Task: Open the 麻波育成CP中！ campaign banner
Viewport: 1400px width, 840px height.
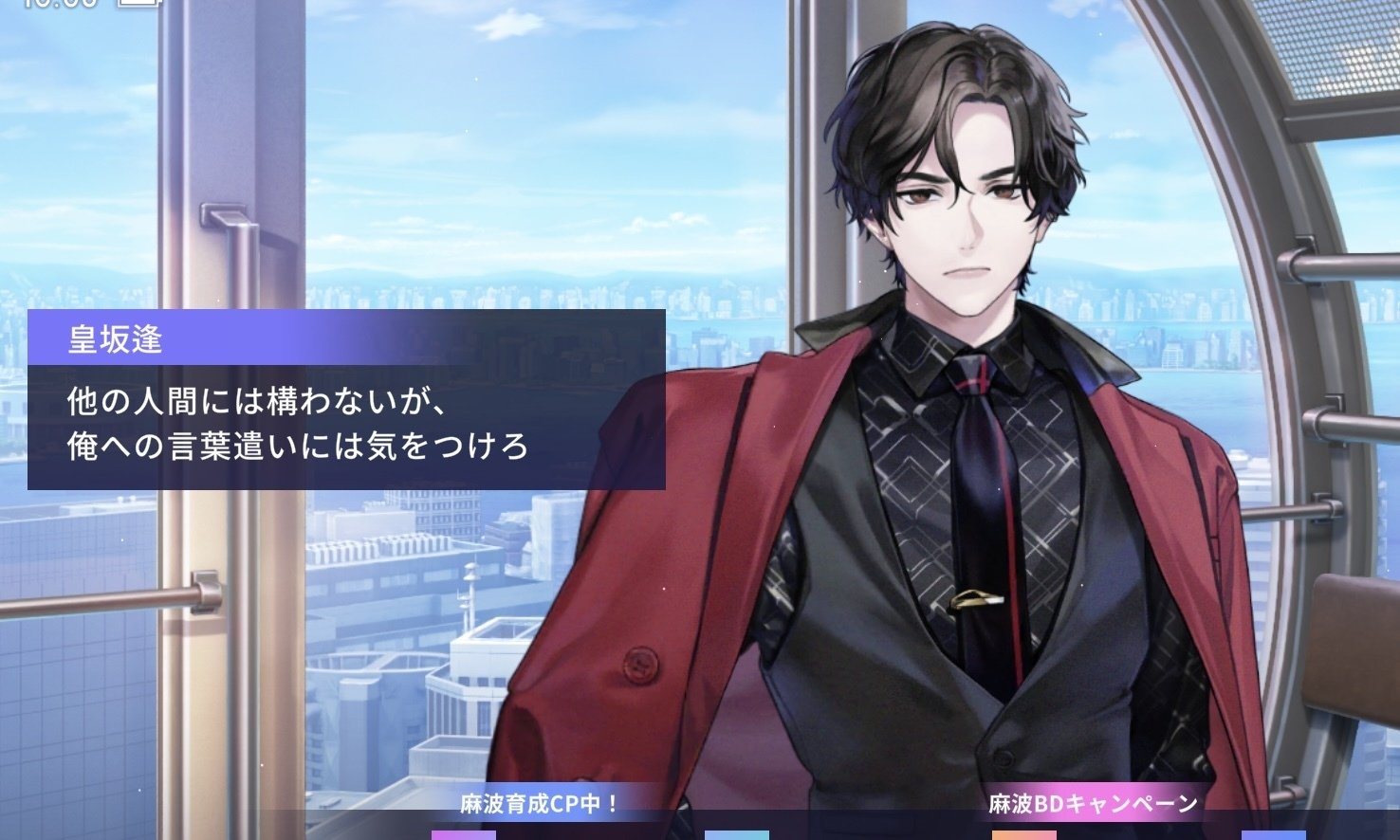Action: click(x=540, y=805)
